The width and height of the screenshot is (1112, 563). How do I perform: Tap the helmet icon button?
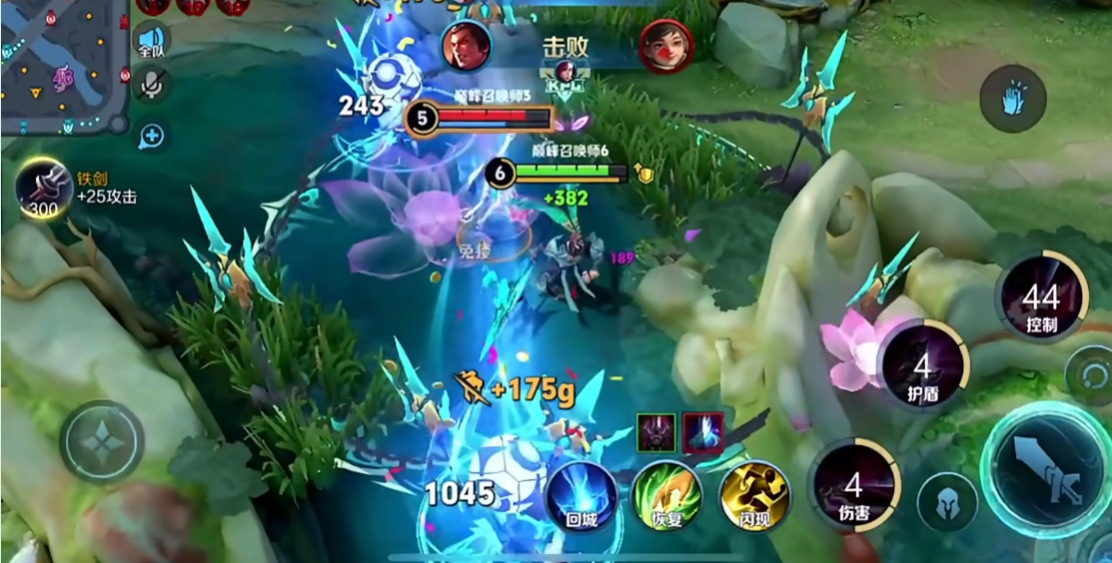tap(947, 502)
